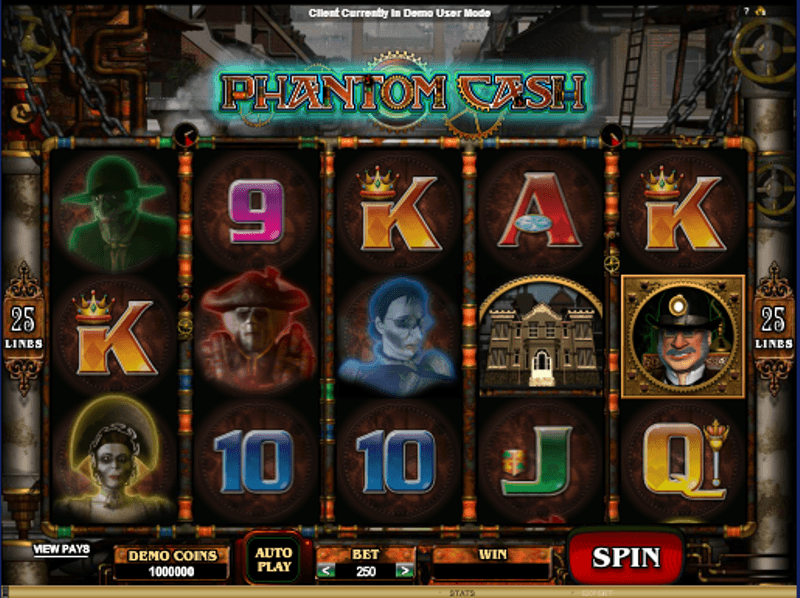Select the right 25 Lines indicator

(773, 326)
